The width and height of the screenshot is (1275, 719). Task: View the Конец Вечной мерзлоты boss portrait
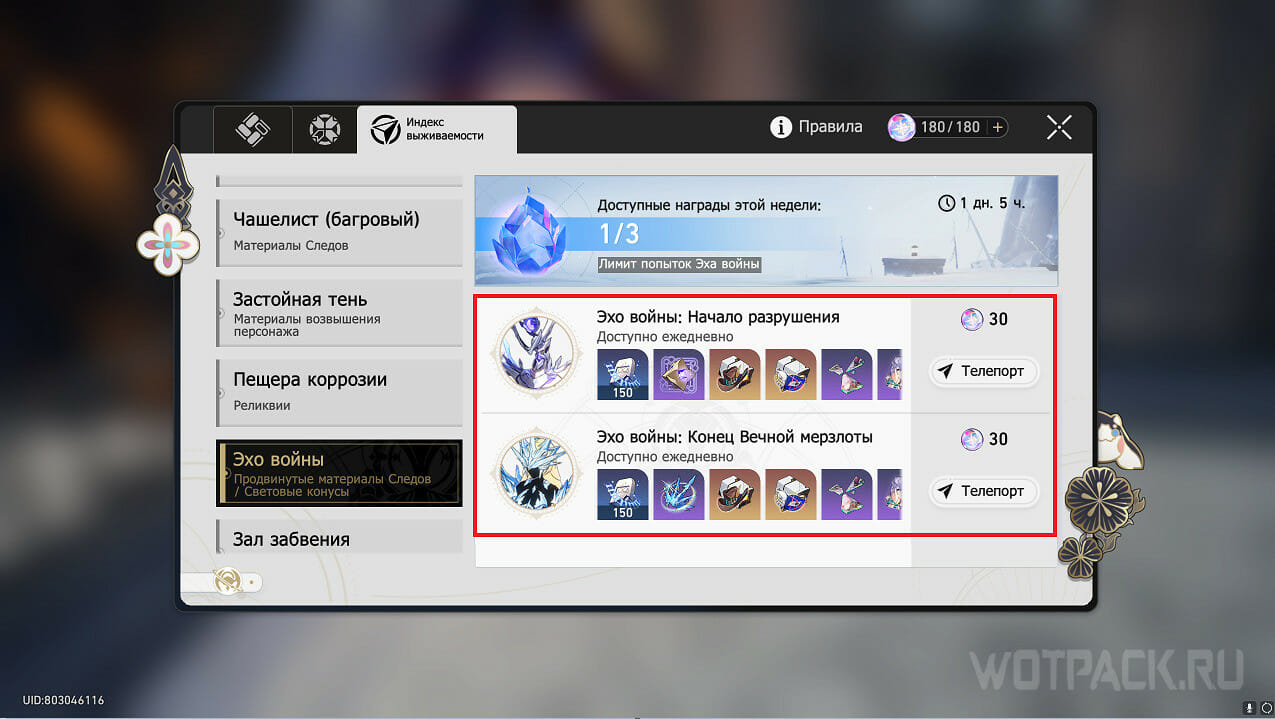point(540,474)
